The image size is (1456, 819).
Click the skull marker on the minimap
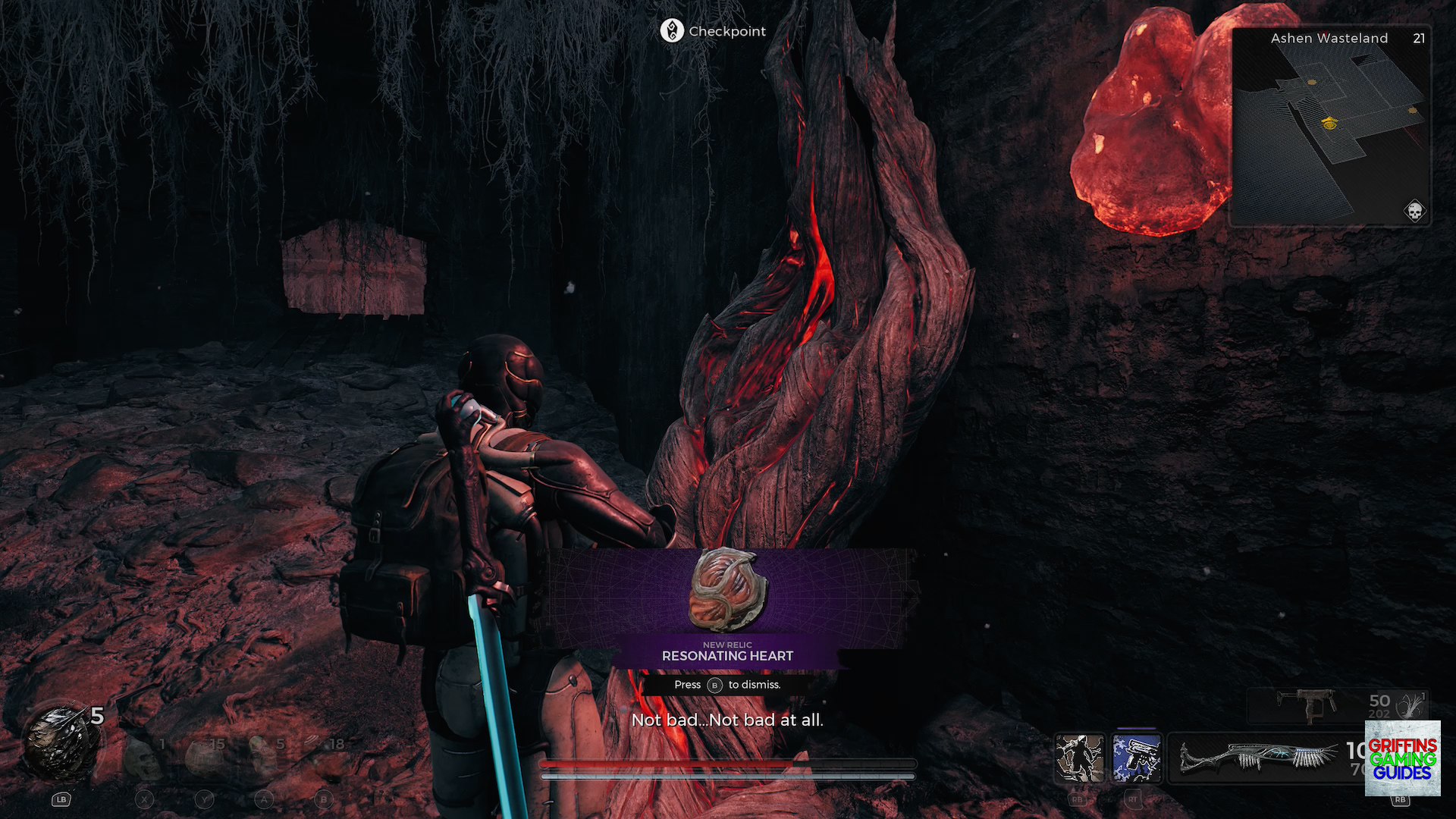pyautogui.click(x=1414, y=211)
